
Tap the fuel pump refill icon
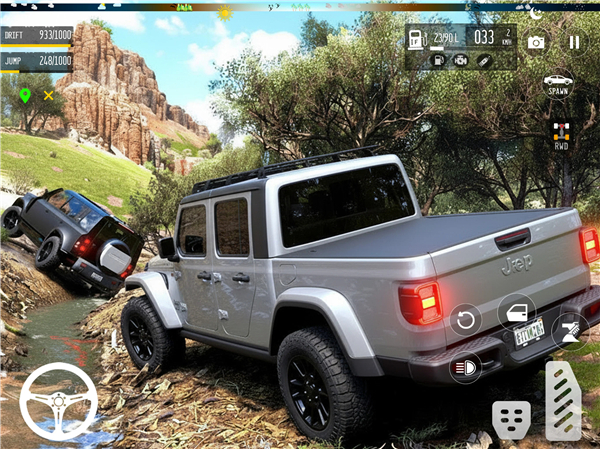point(438,60)
